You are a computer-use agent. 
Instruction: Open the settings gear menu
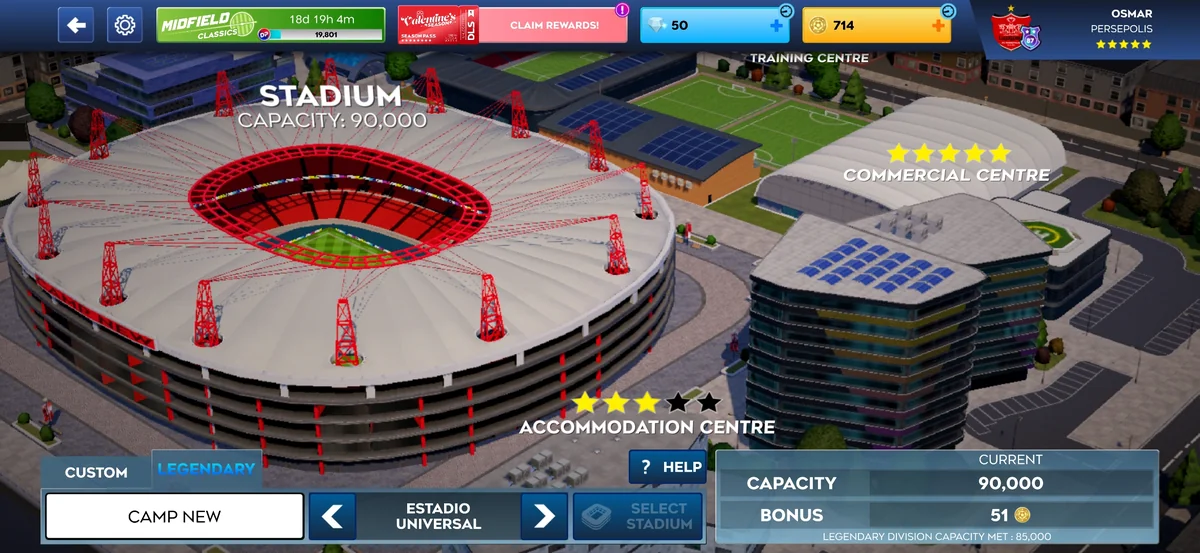[125, 25]
